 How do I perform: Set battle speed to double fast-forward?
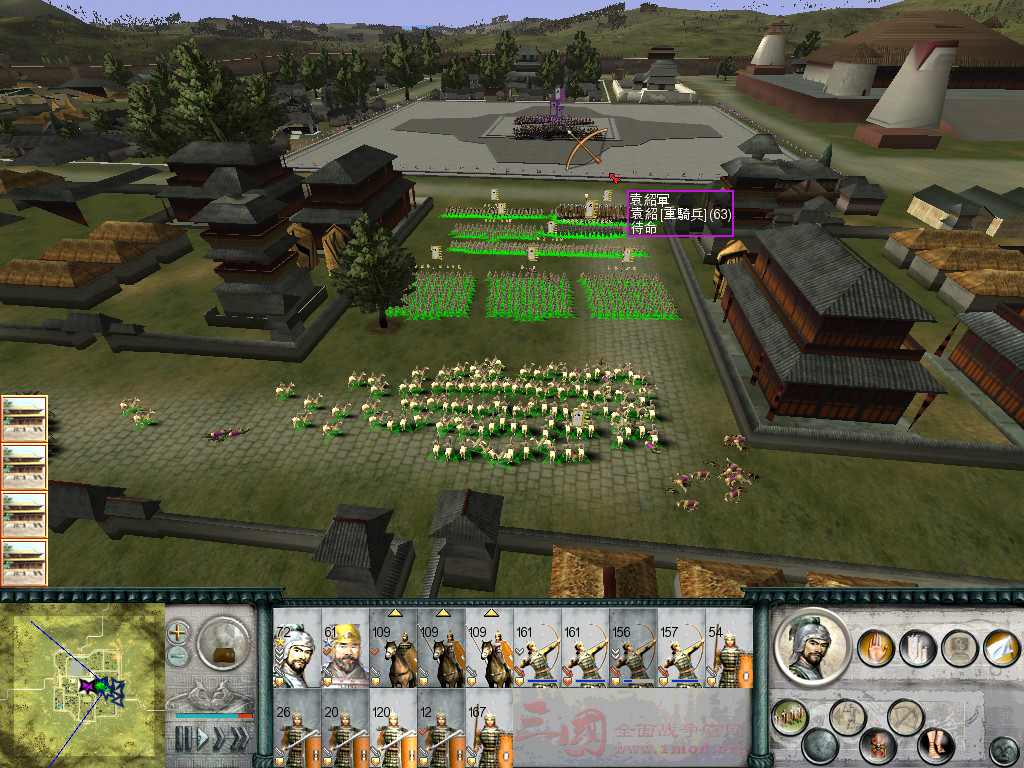219,739
